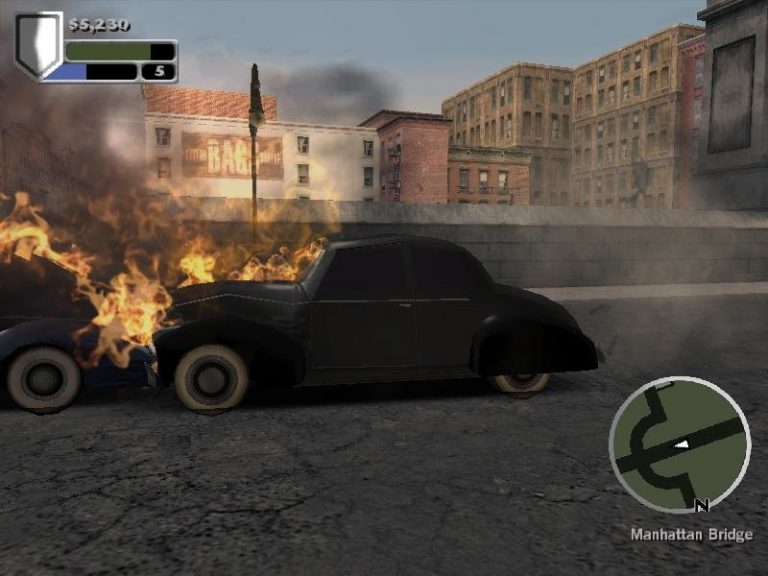Image resolution: width=768 pixels, height=576 pixels.
Task: Click the circular minimap
Action: pos(679,445)
